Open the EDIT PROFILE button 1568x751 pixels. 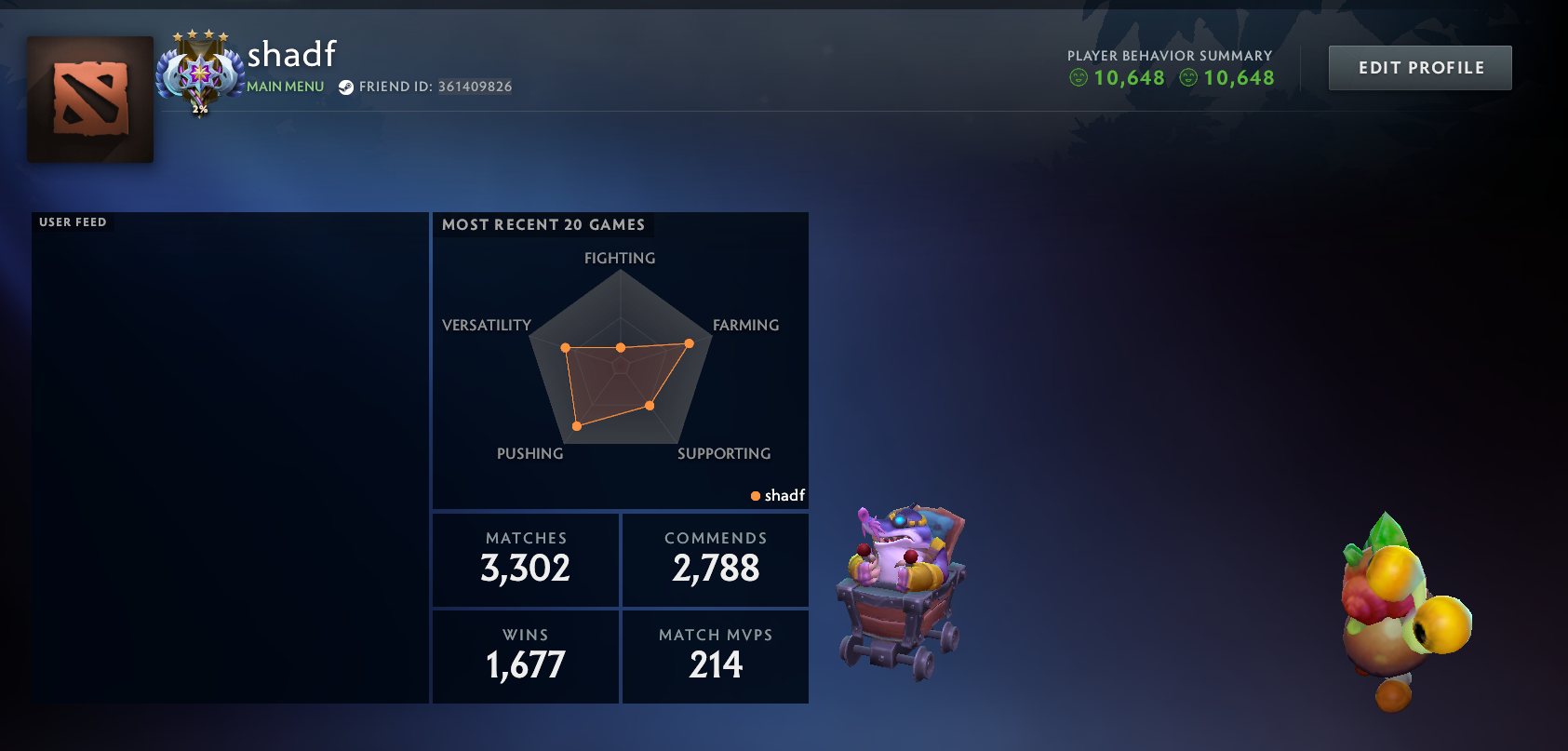(x=1419, y=67)
